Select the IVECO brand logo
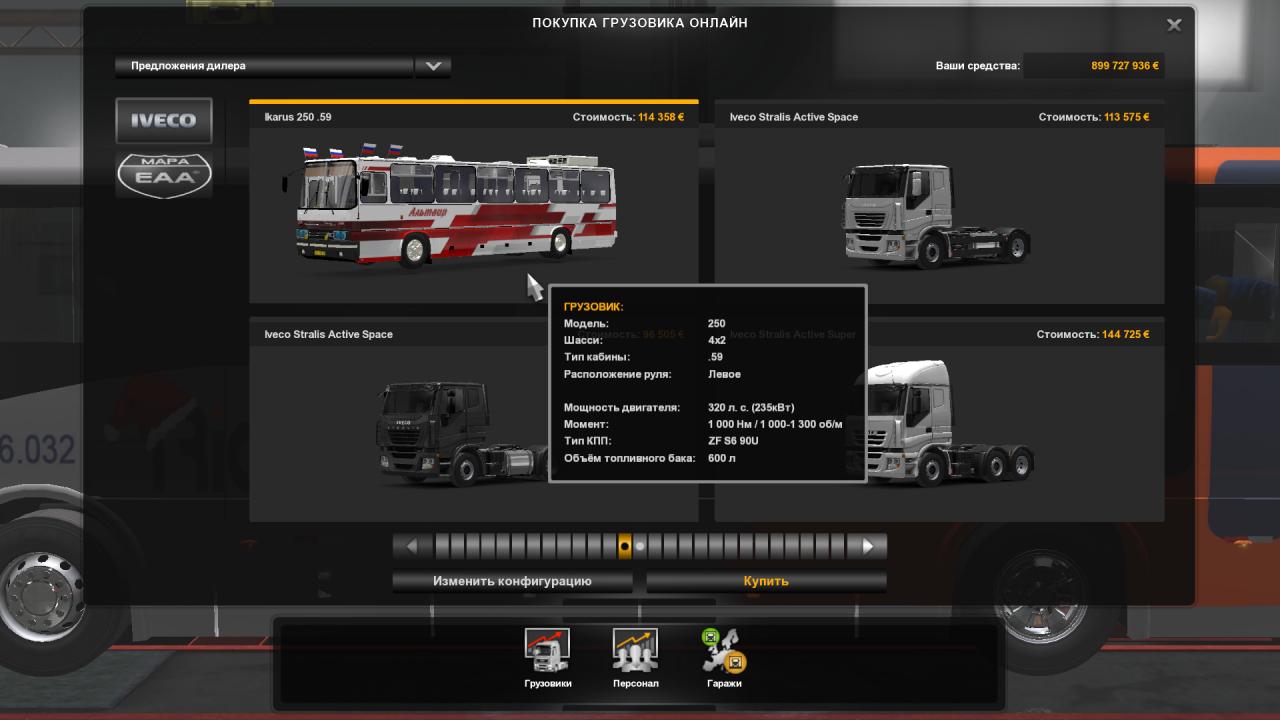Image resolution: width=1280 pixels, height=720 pixels. (x=164, y=121)
